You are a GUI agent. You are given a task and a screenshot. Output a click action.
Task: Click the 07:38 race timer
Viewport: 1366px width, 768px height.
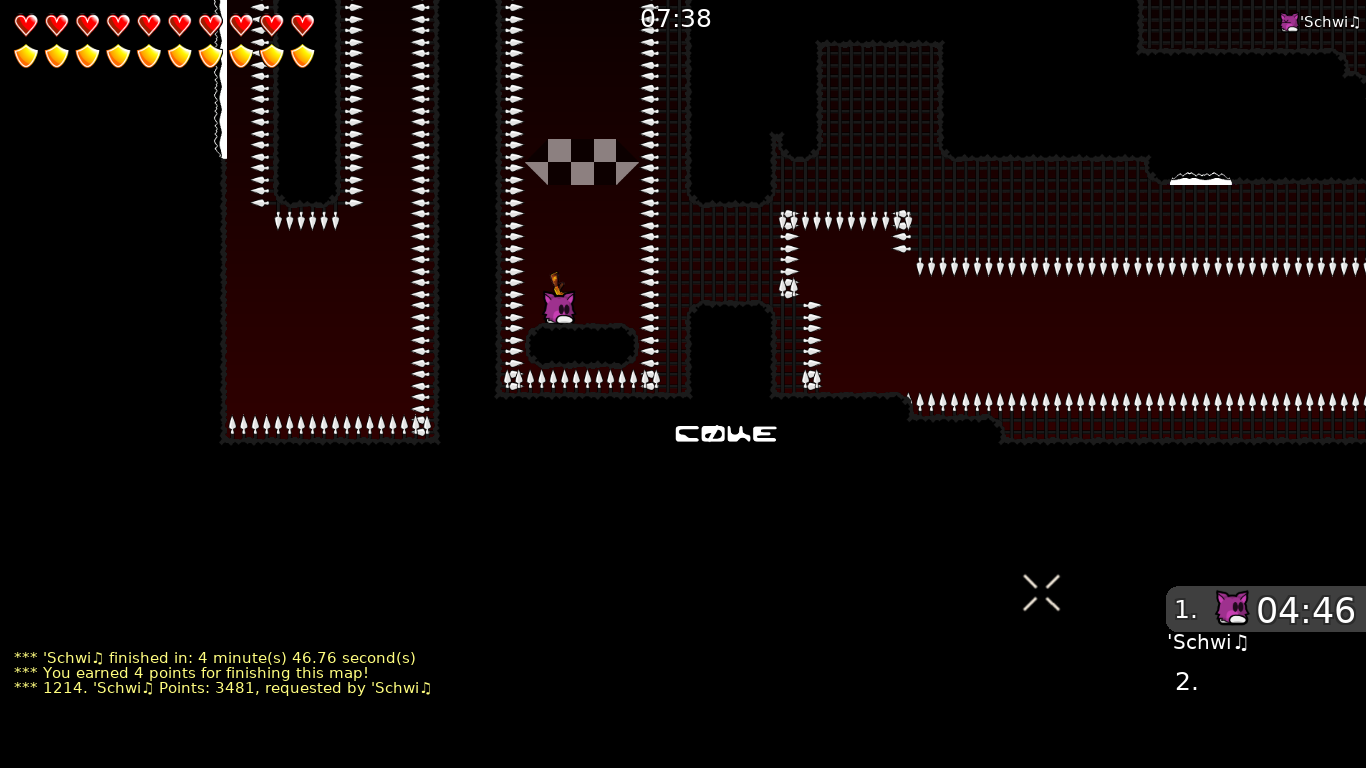pyautogui.click(x=675, y=18)
